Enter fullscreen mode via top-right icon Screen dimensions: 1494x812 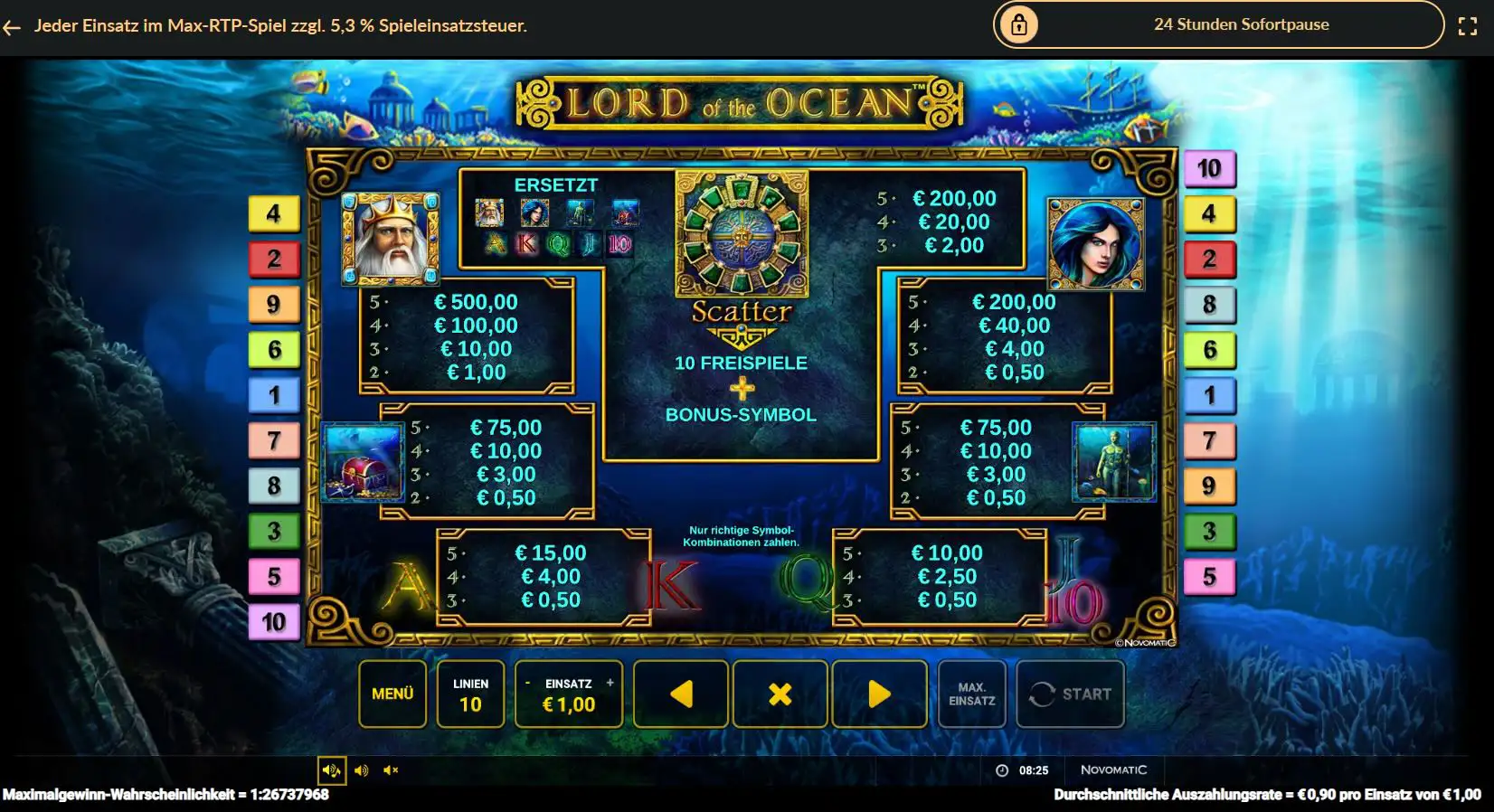(1469, 26)
